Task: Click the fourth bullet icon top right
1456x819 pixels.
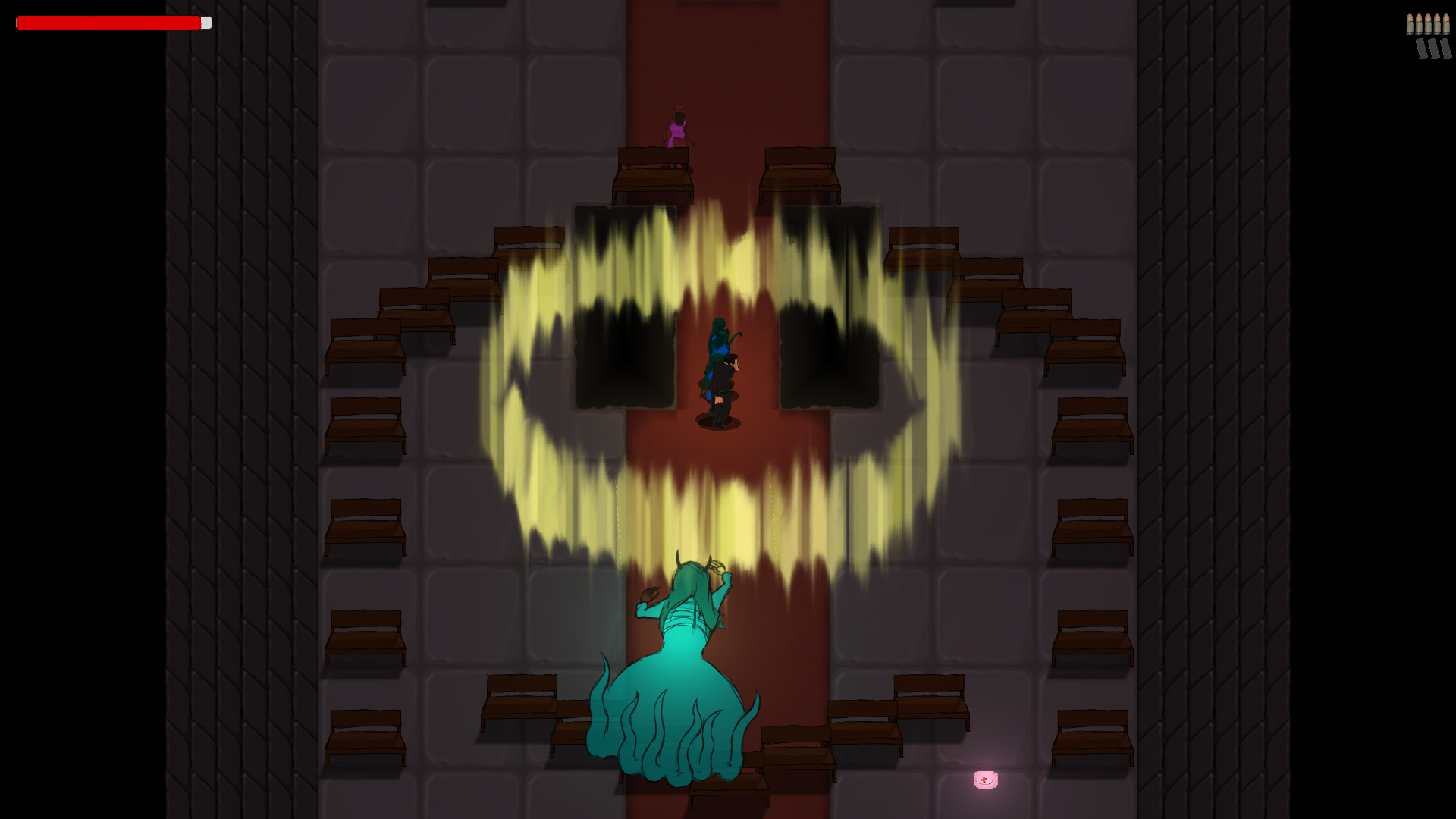Action: pos(1437,24)
